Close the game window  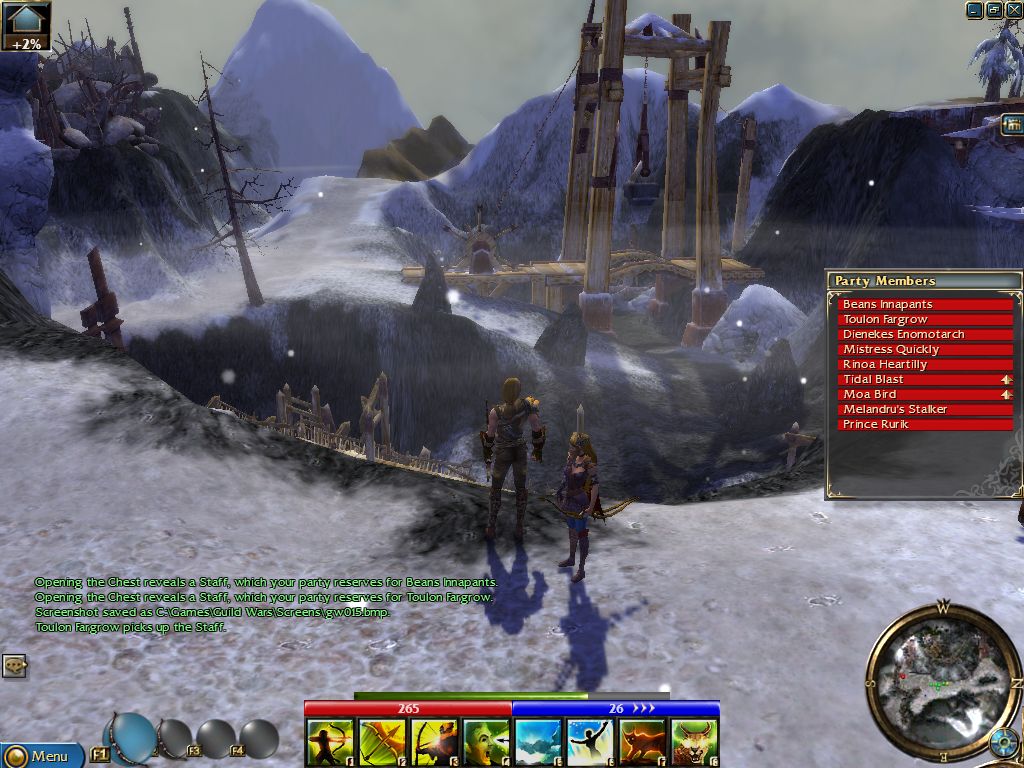[1013, 10]
